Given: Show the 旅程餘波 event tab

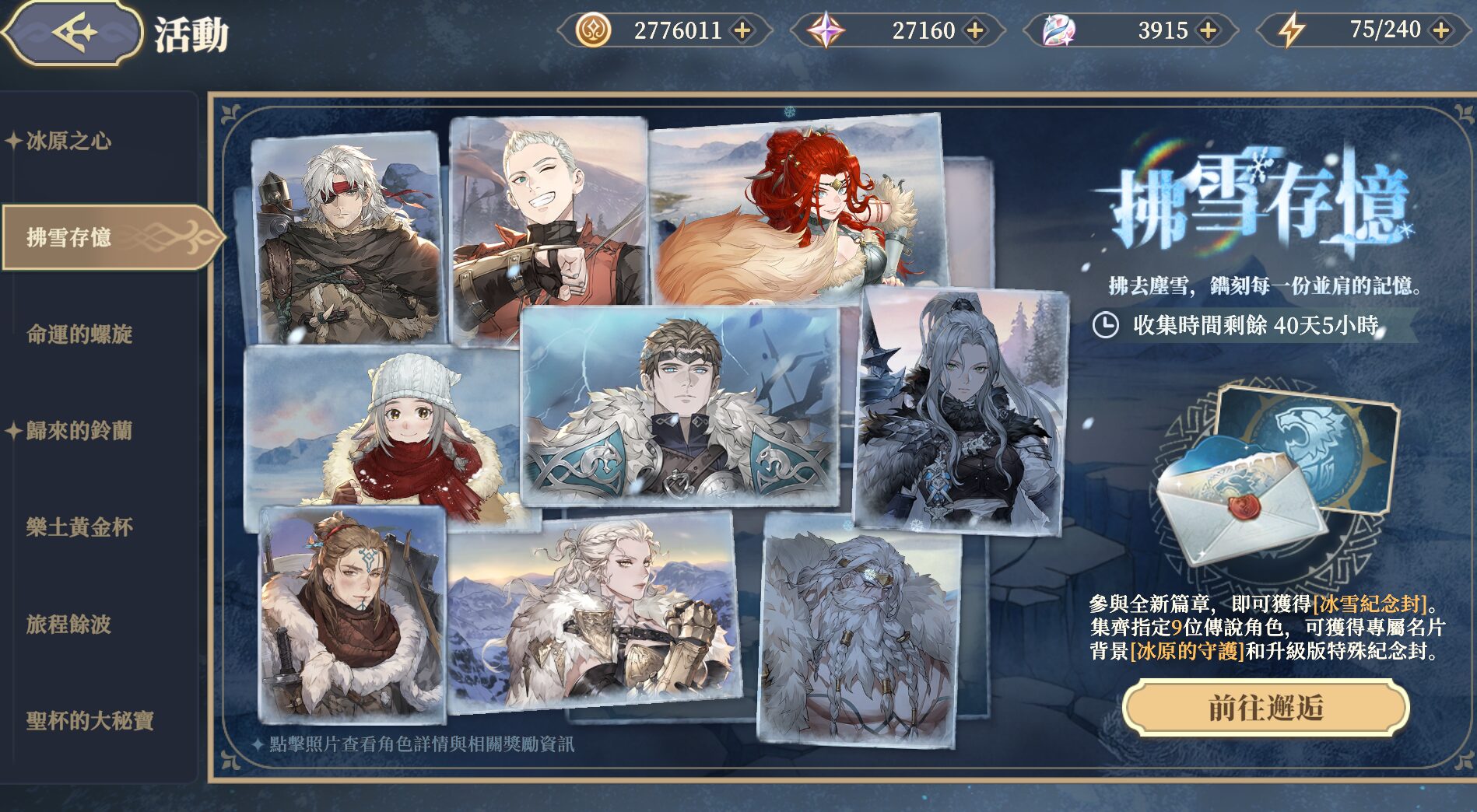Looking at the screenshot, I should 68,625.
